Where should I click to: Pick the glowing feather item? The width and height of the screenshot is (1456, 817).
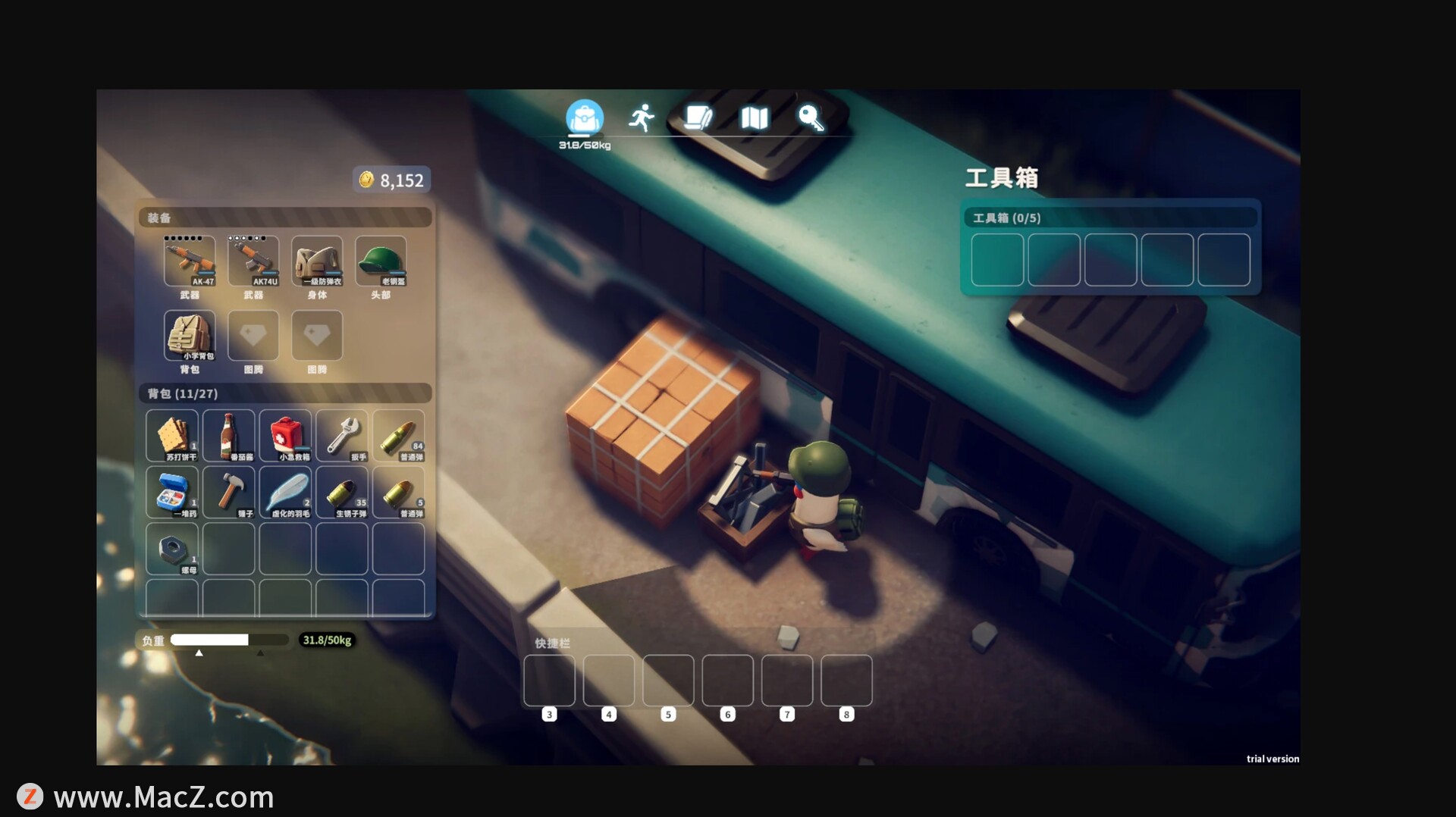285,492
